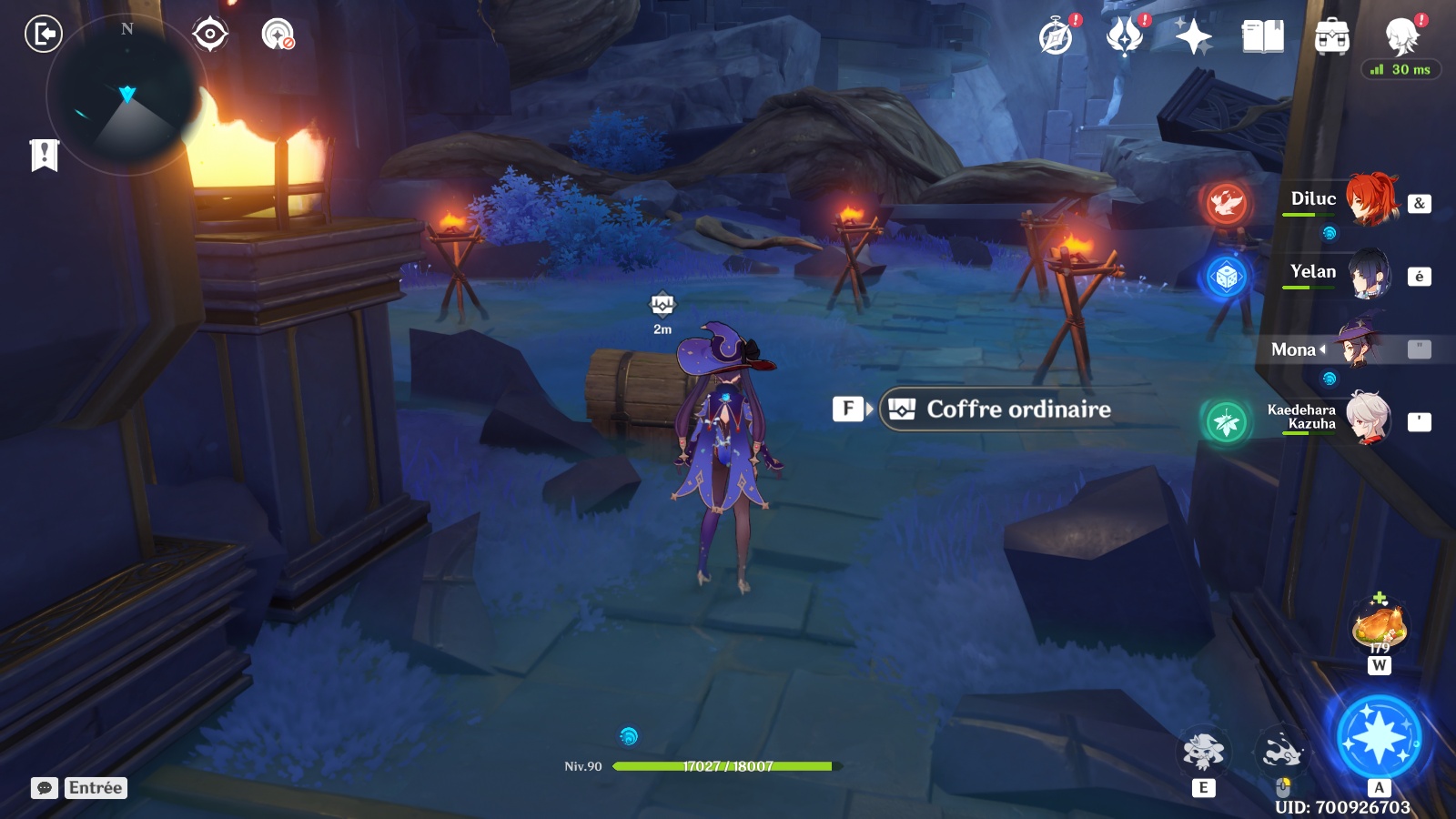Open the Coffre ordinaire chest prompt
This screenshot has height=819, width=1456.
(1016, 409)
